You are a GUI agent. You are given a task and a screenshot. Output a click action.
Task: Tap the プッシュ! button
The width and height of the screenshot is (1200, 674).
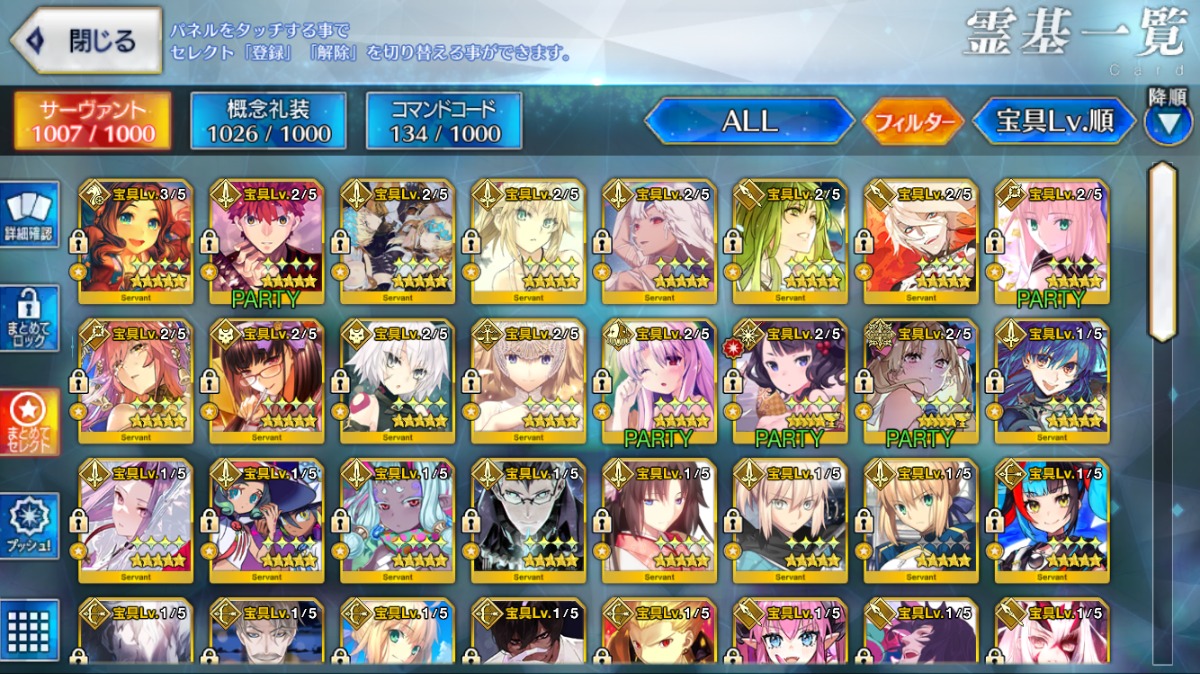pos(32,526)
